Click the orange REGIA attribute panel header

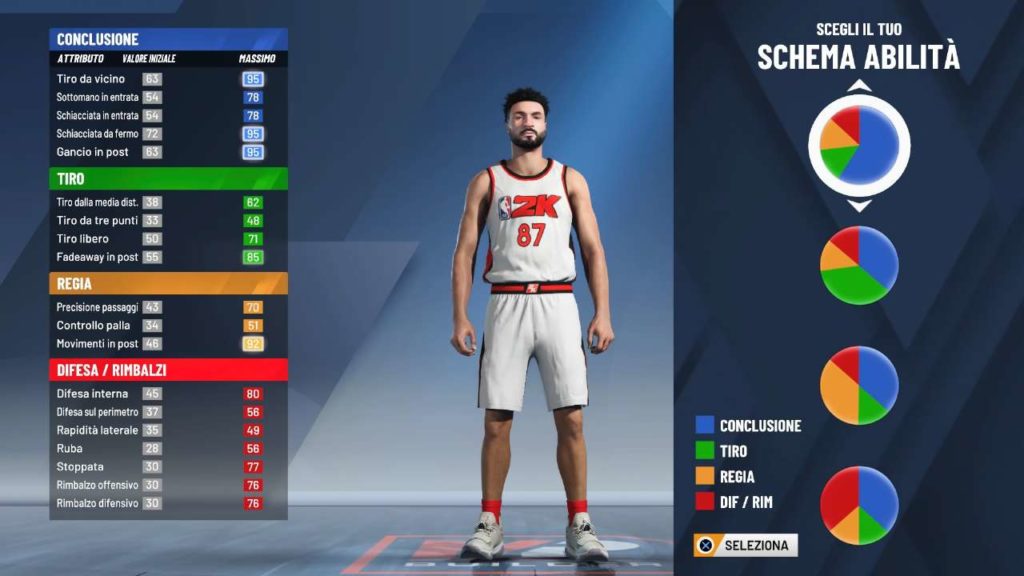168,284
